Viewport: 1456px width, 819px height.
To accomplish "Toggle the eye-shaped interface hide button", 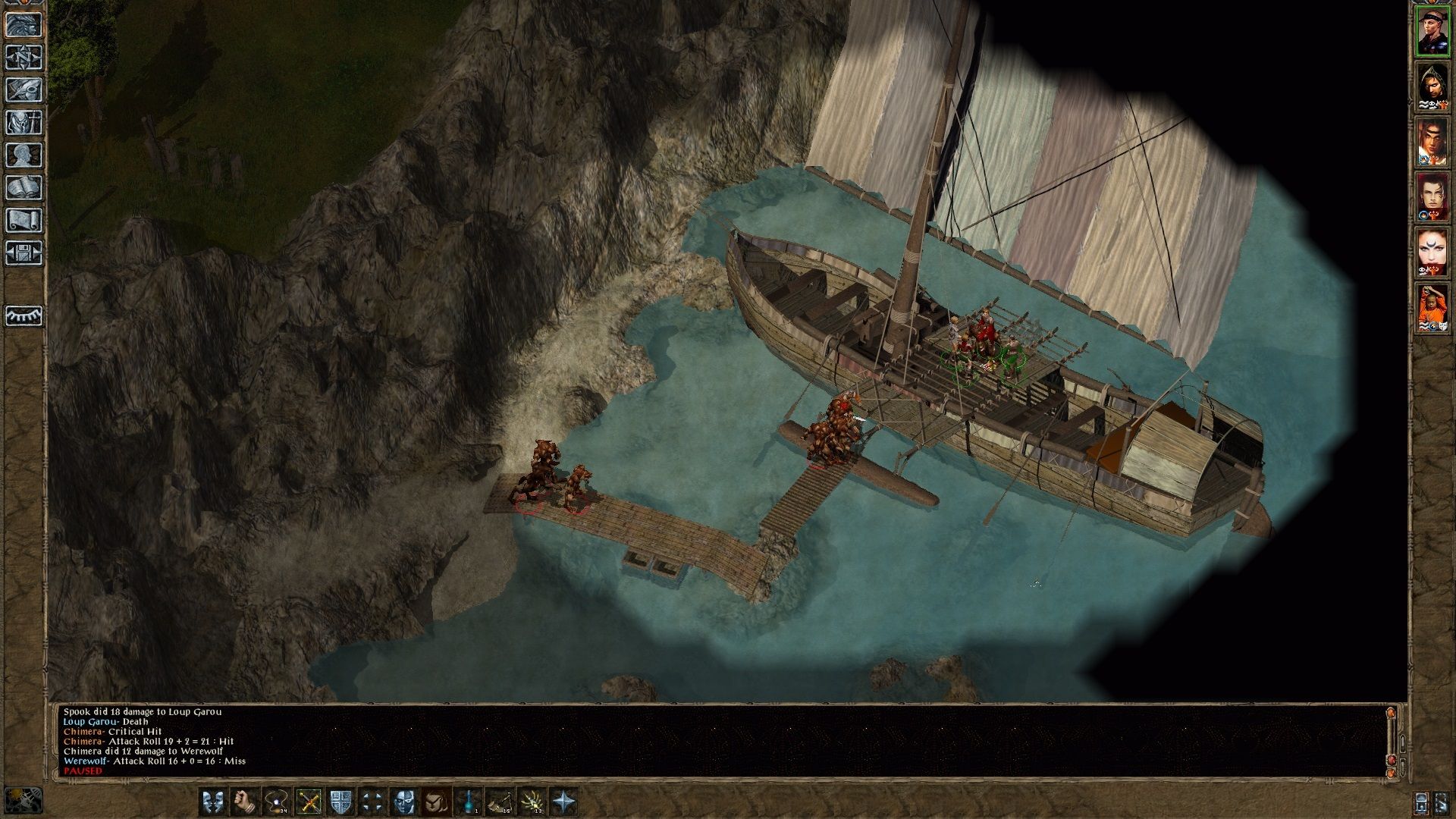I will (24, 315).
